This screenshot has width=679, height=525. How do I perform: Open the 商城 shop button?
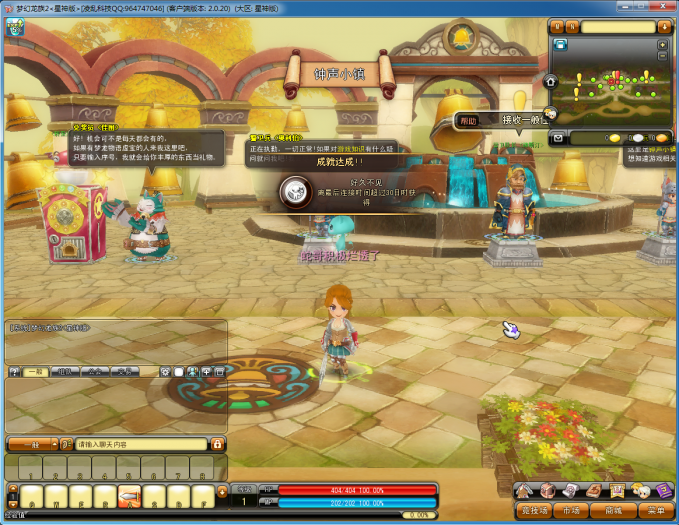tap(612, 510)
